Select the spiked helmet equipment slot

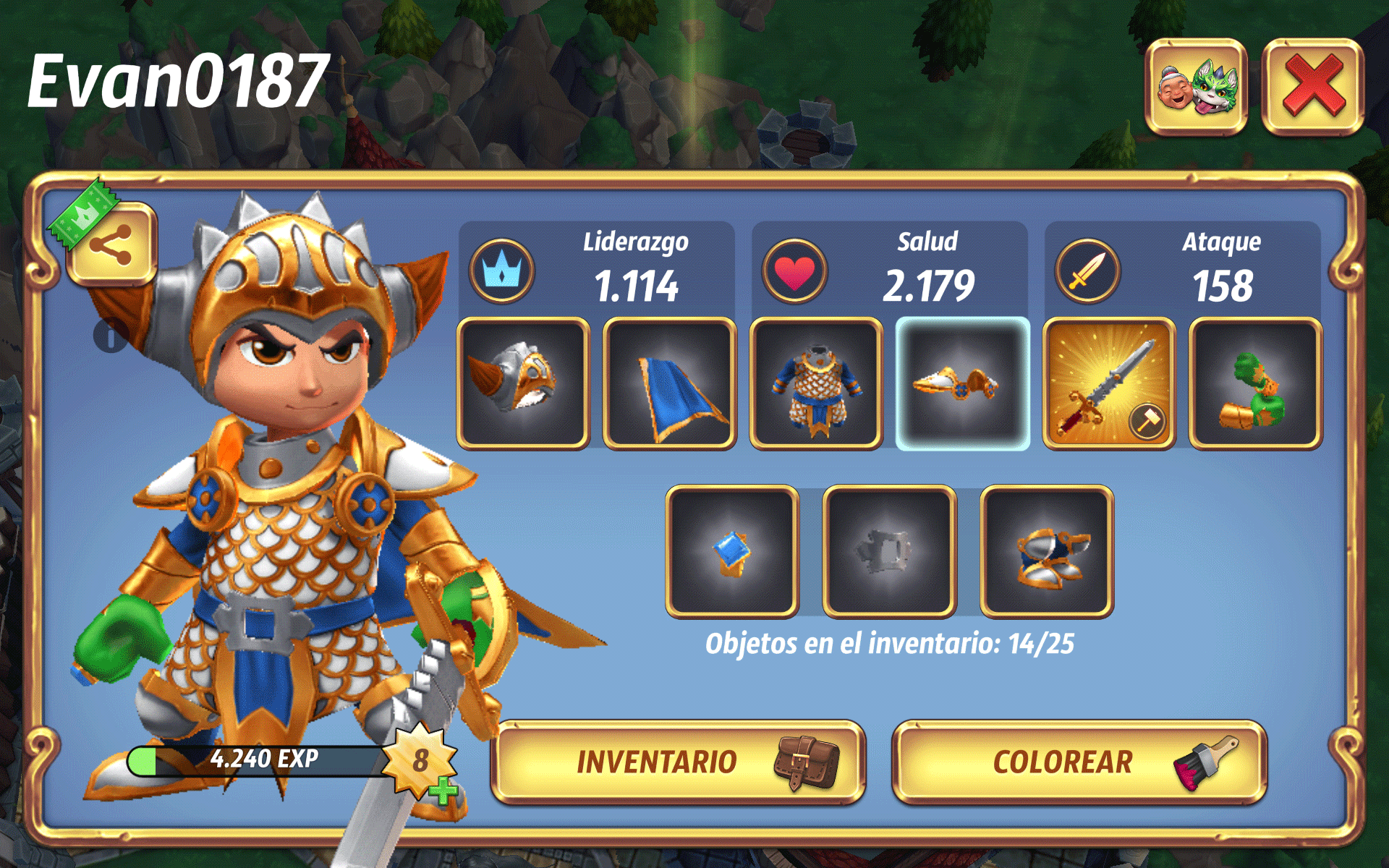click(523, 383)
